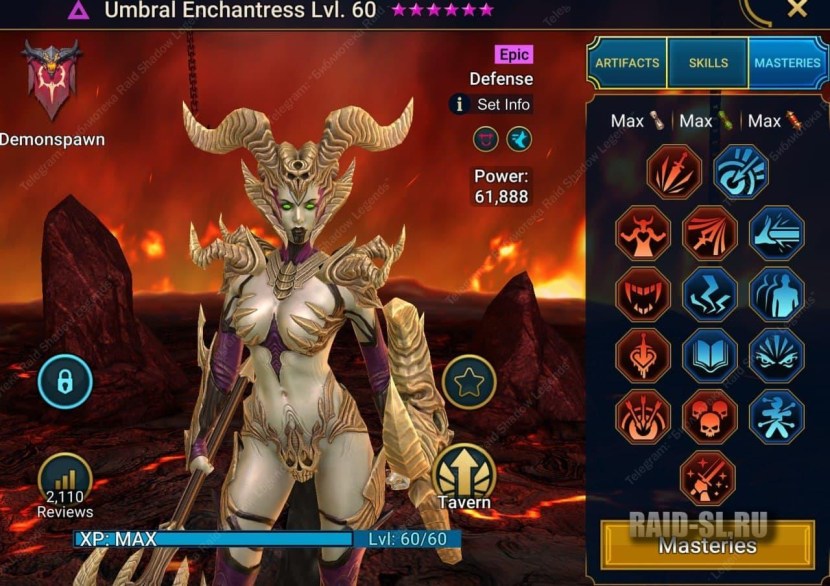Click the yellow Masteries button
Screen dimensions: 830x586
[707, 545]
